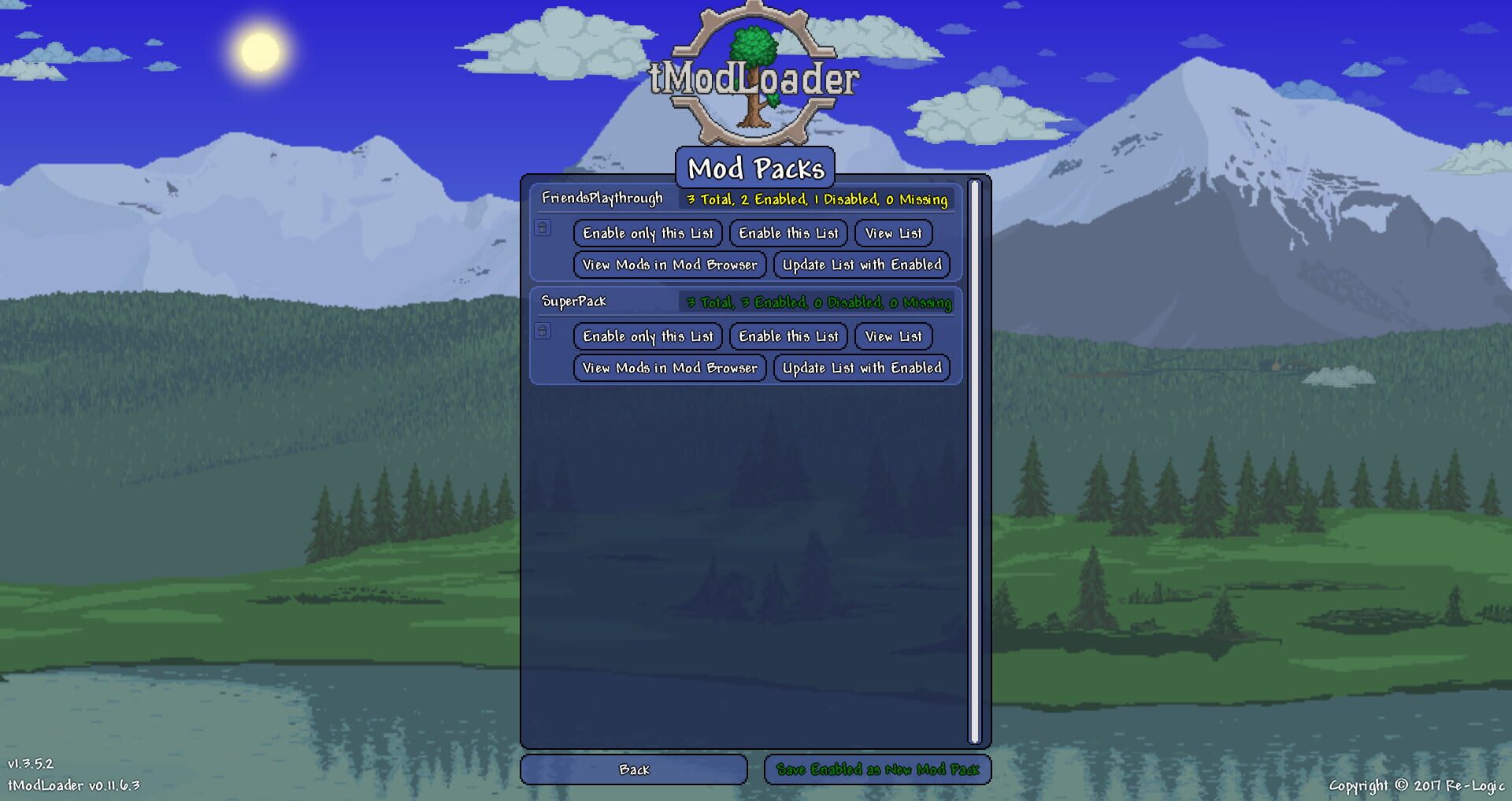View SuperPack mods in Mod Browser

tap(669, 368)
